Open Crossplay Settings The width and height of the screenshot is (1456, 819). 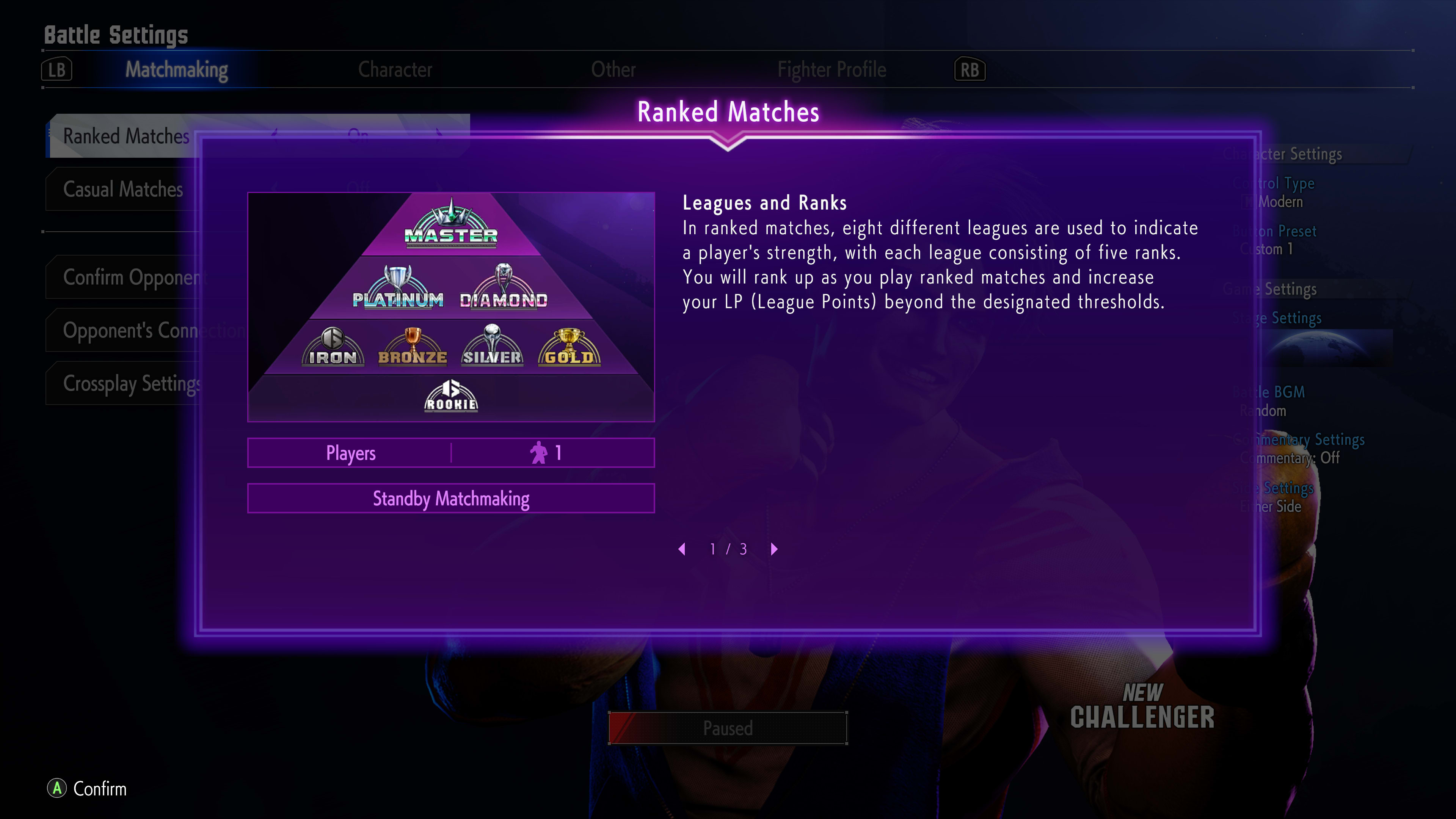[x=131, y=384]
